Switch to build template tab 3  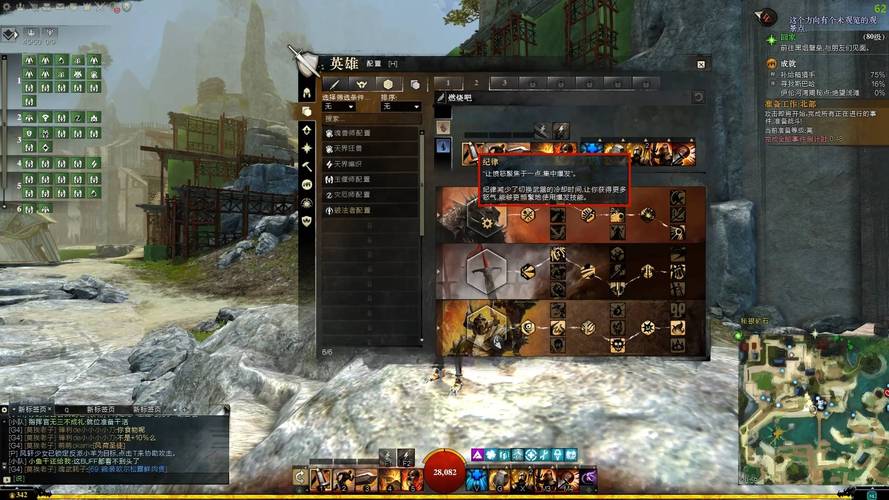tap(504, 83)
